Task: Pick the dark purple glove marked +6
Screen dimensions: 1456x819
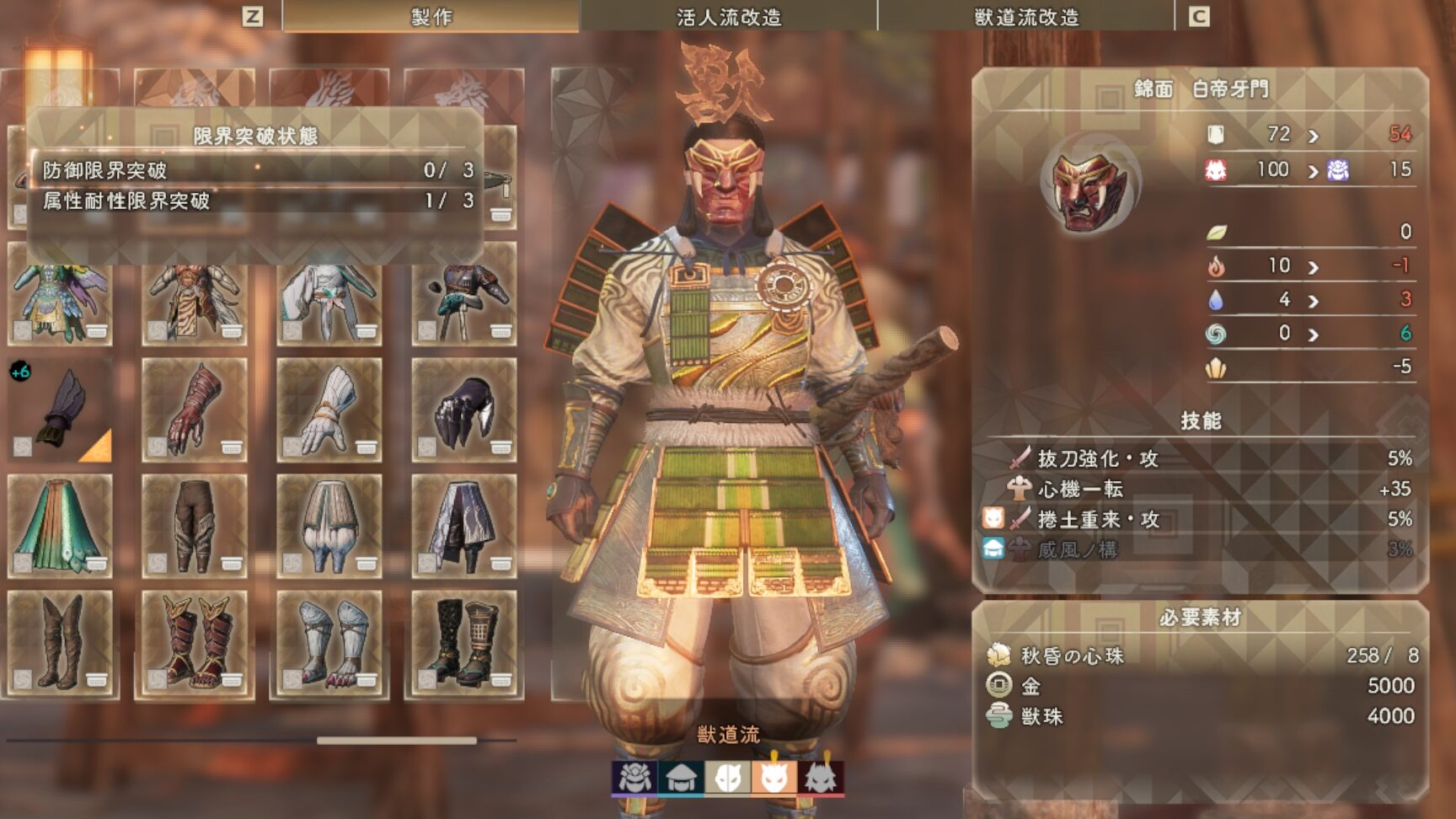Action: pos(60,410)
